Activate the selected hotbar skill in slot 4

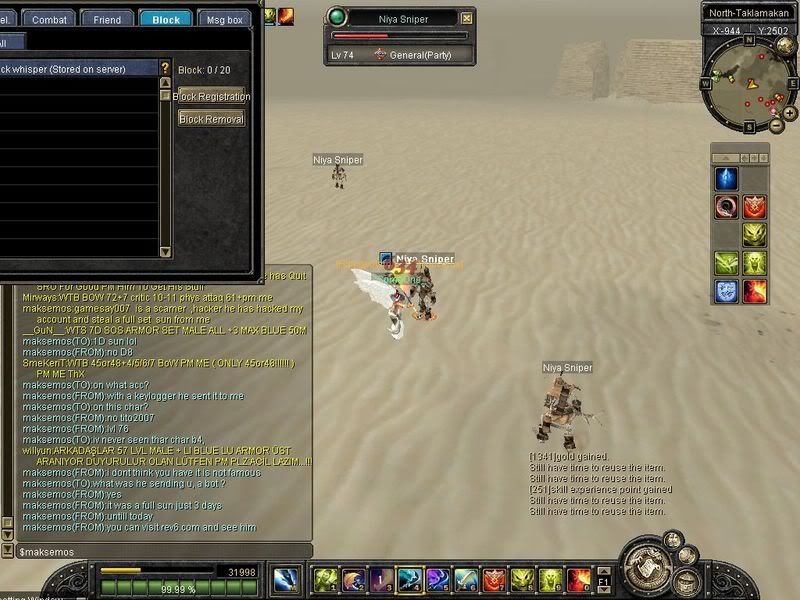click(x=409, y=580)
